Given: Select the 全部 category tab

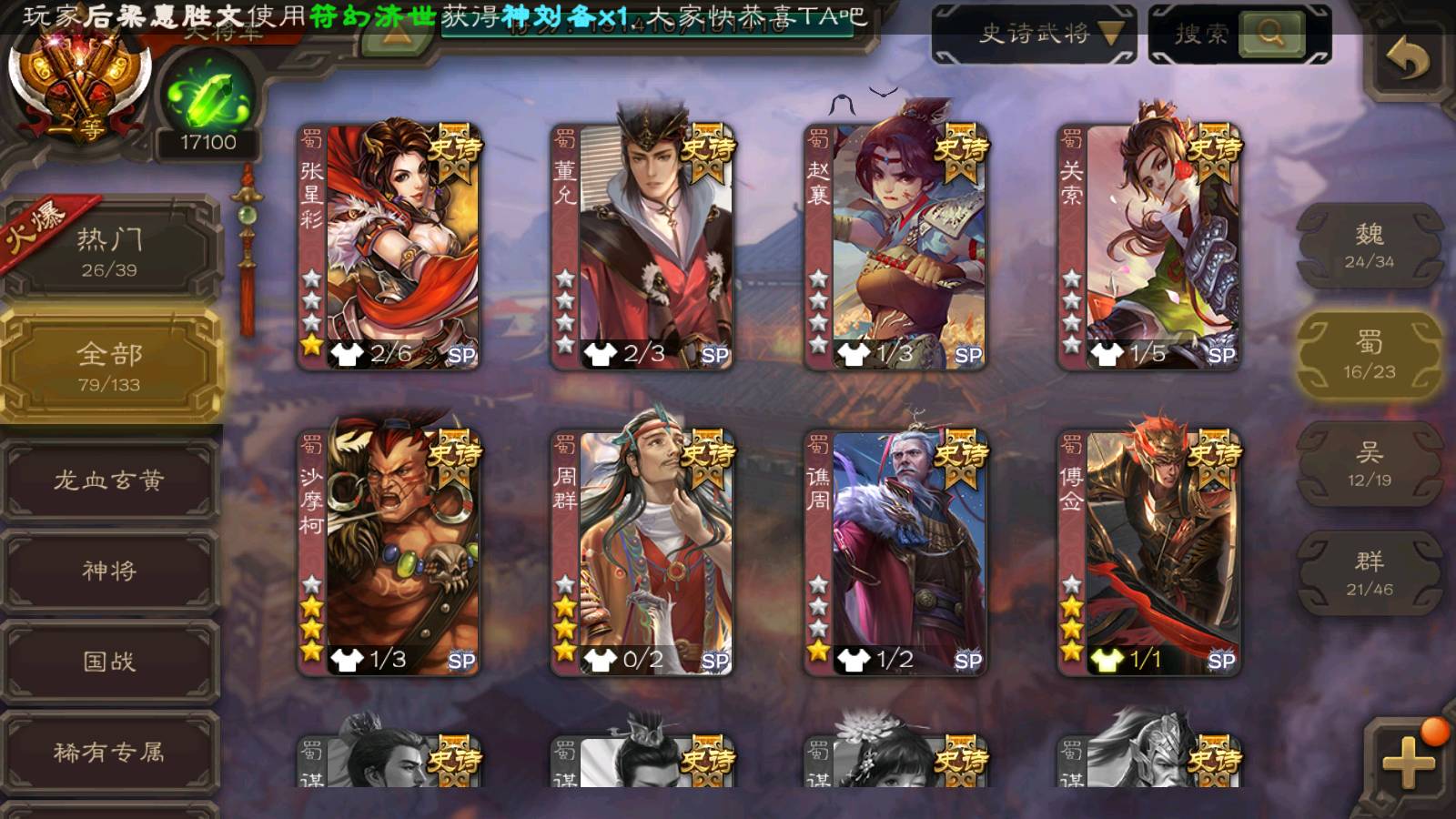Looking at the screenshot, I should pyautogui.click(x=109, y=366).
